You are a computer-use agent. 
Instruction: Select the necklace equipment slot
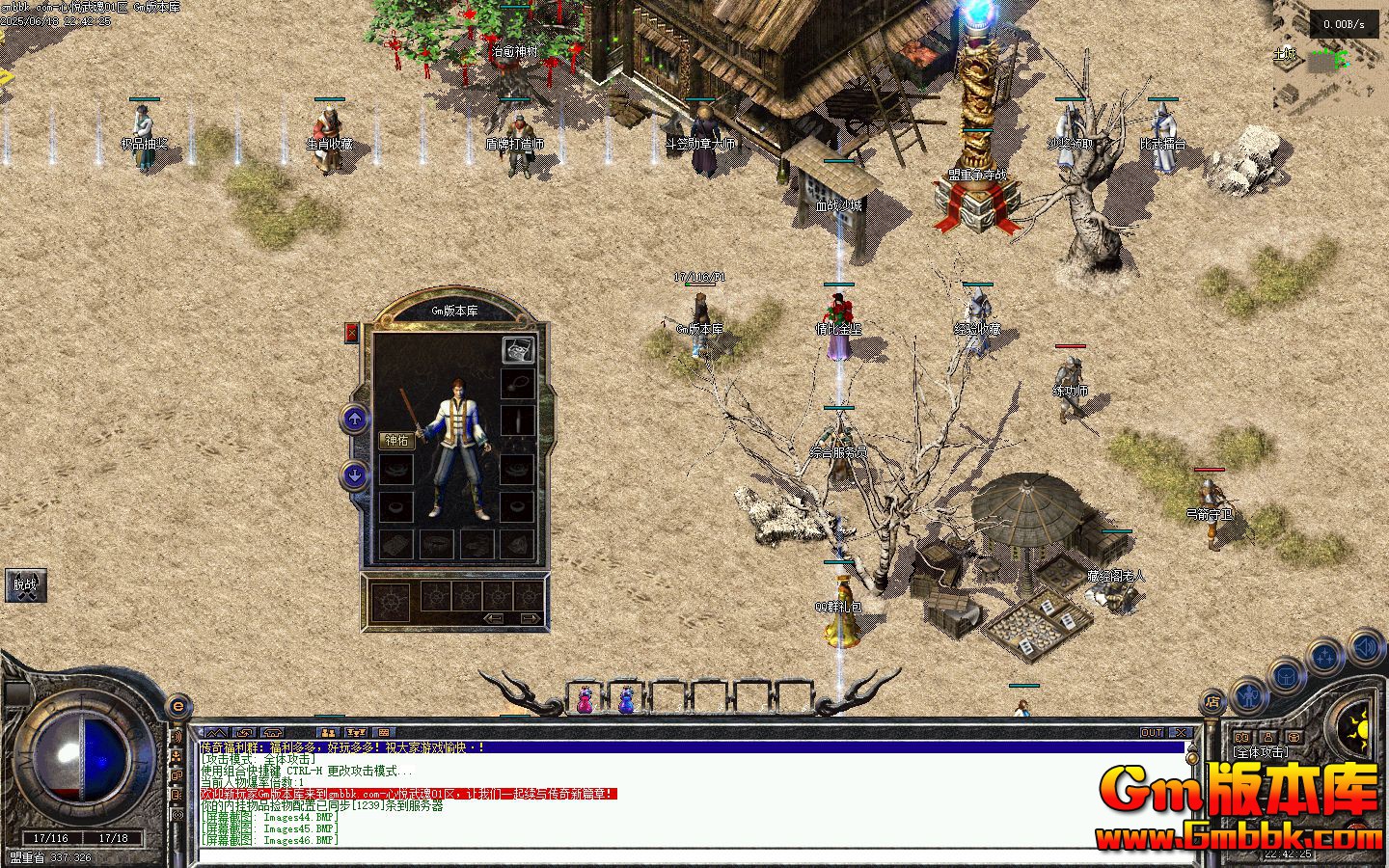click(518, 384)
